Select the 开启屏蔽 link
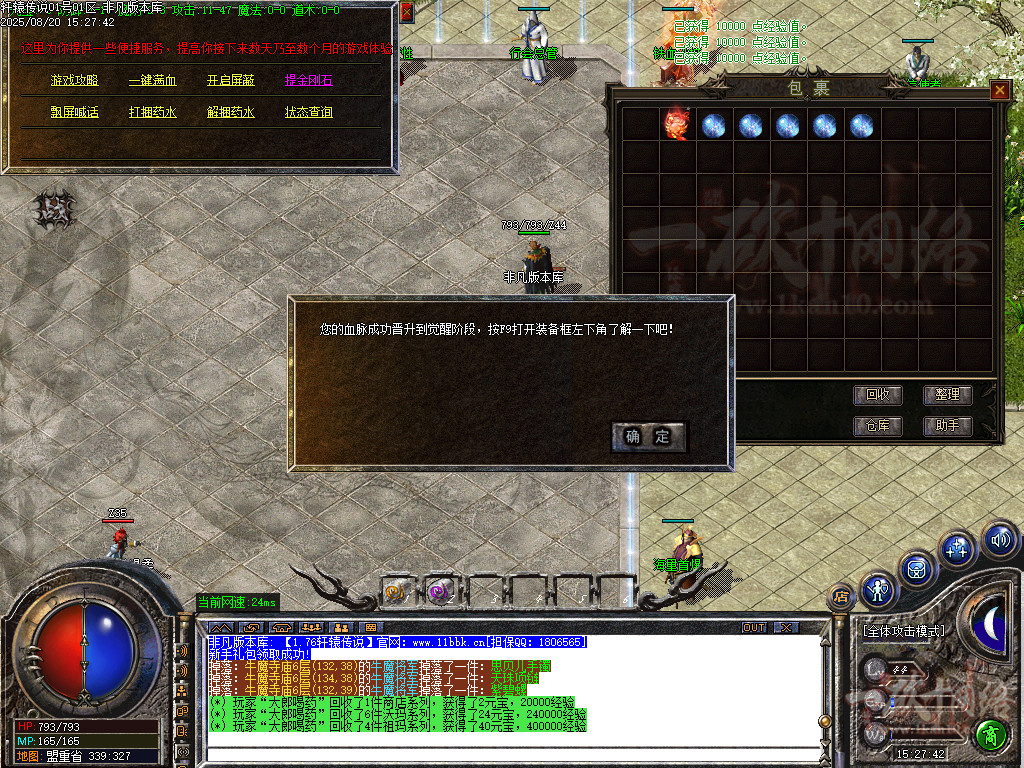 pyautogui.click(x=231, y=81)
